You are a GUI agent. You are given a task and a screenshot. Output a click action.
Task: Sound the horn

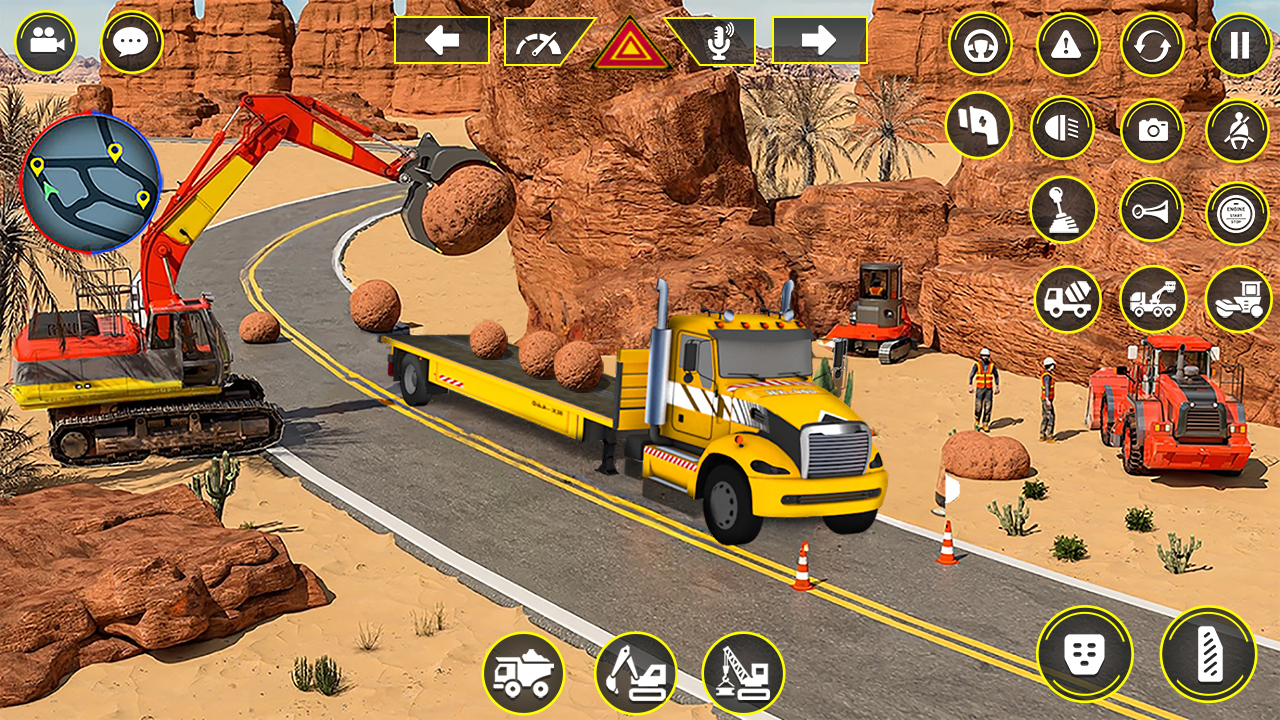pos(1151,210)
